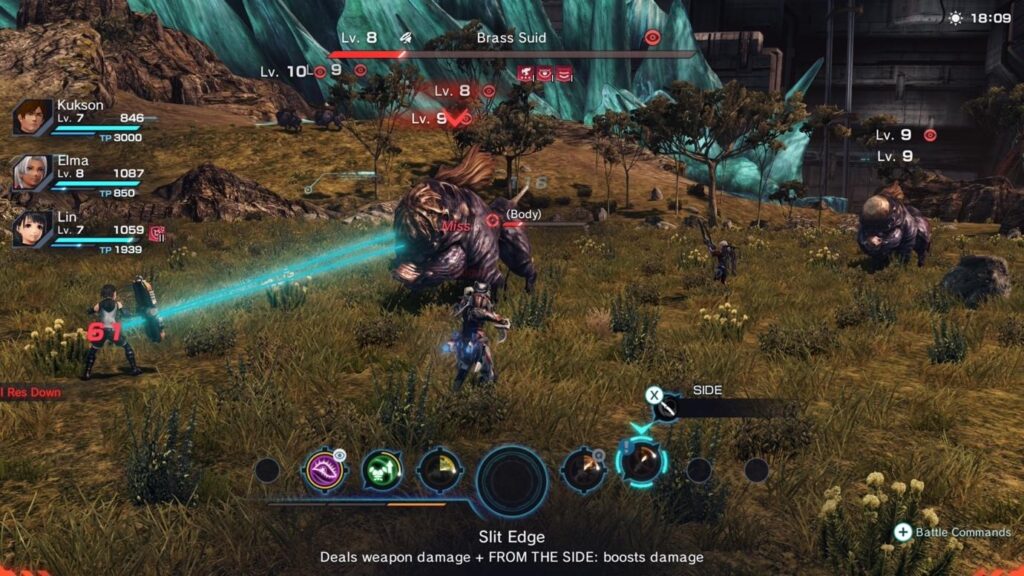Screen dimensions: 1024x576
Task: Use the purple eye art icon
Action: point(326,469)
